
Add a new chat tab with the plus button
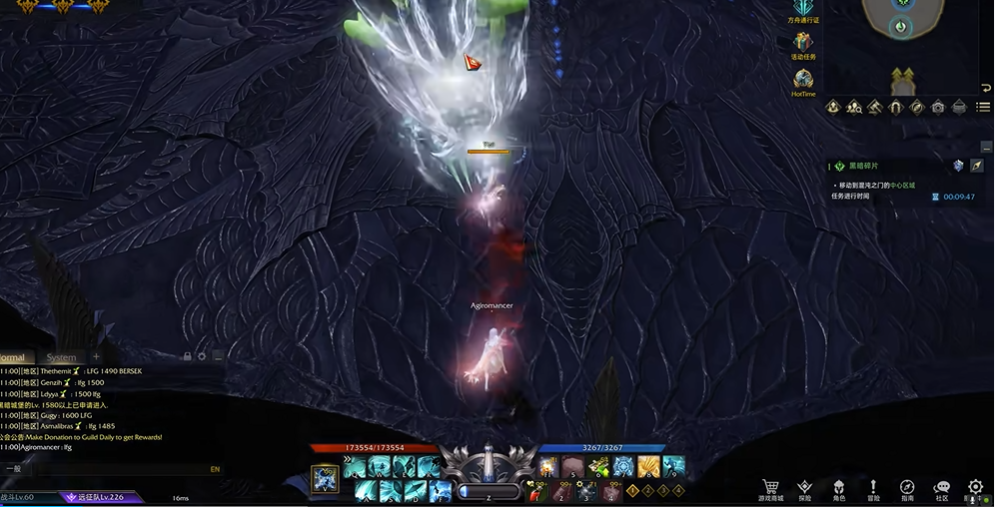click(96, 357)
